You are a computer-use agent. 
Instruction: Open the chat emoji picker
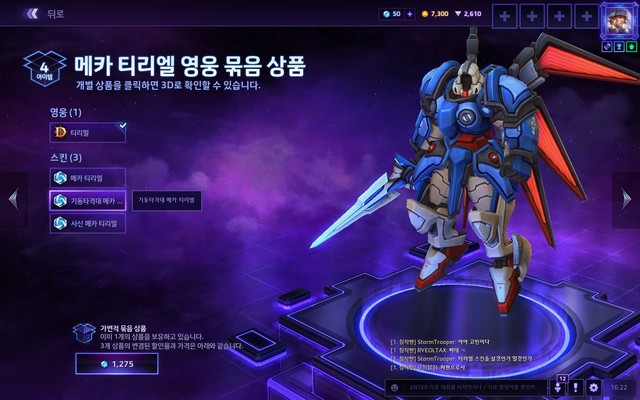click(x=395, y=387)
